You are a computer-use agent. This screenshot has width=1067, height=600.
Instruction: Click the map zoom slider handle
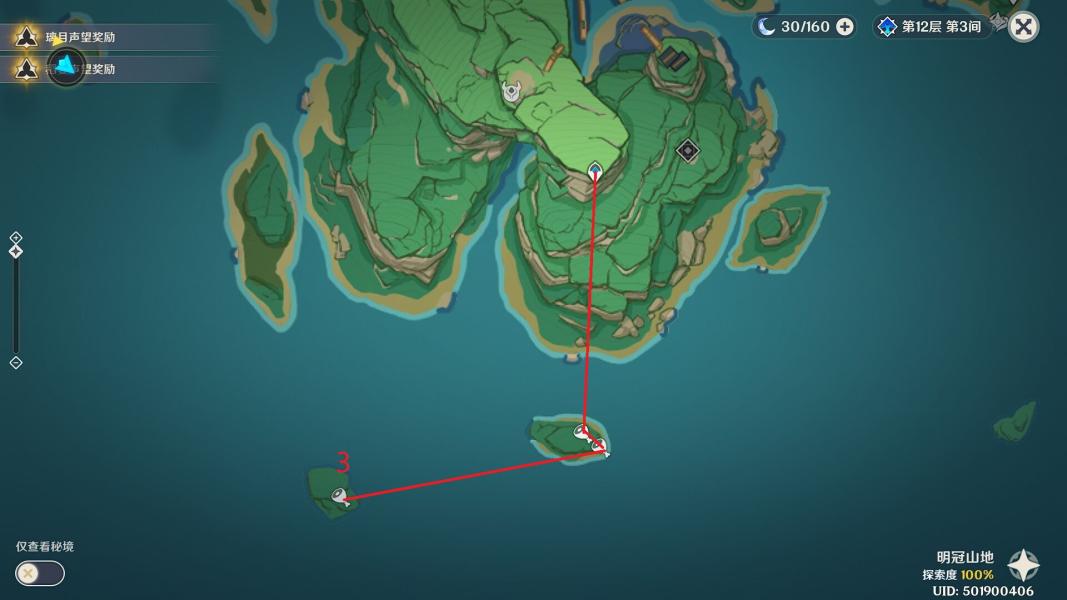click(x=16, y=251)
